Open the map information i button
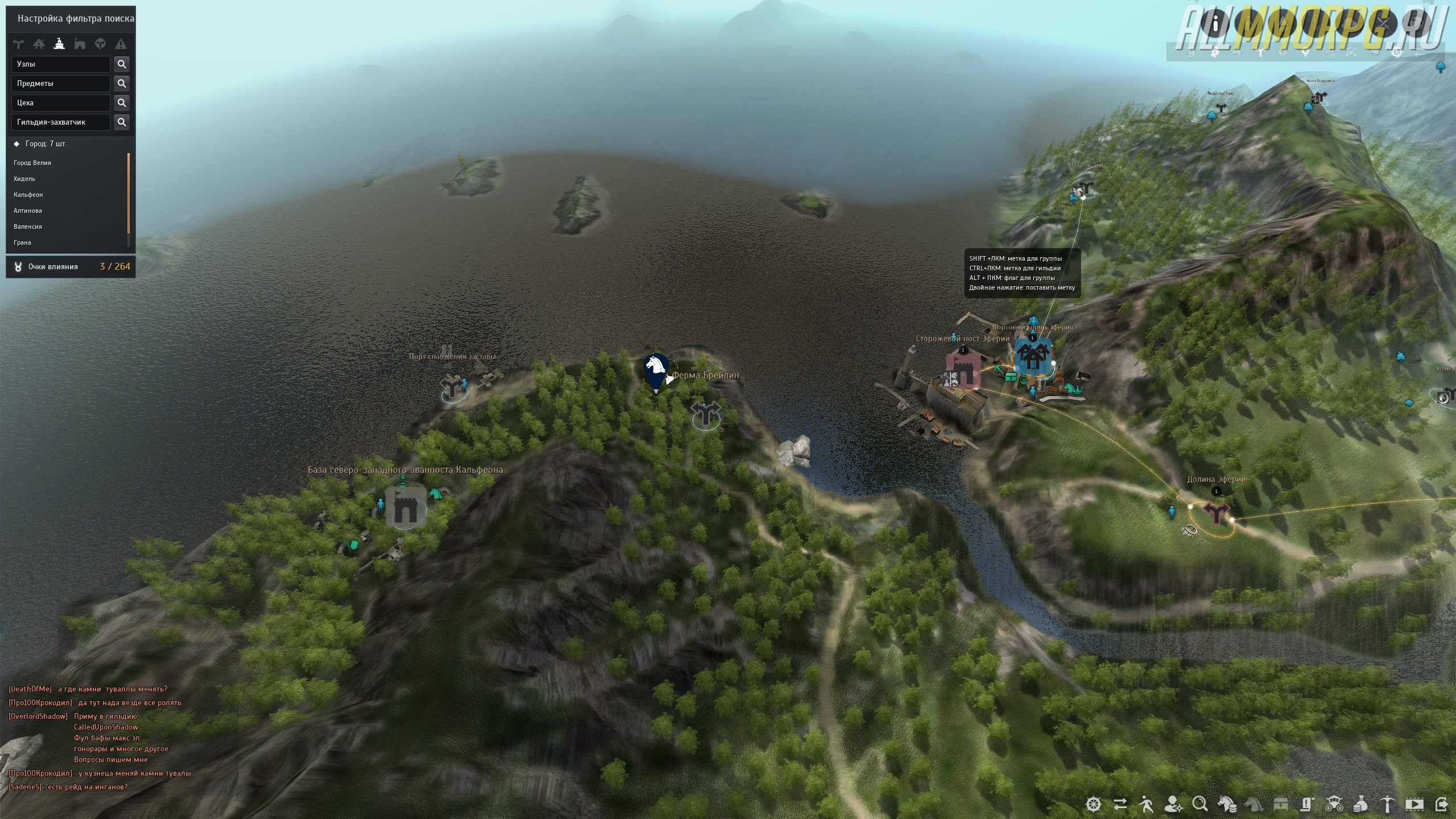This screenshot has width=1456, height=819. pyautogui.click(x=1216, y=24)
